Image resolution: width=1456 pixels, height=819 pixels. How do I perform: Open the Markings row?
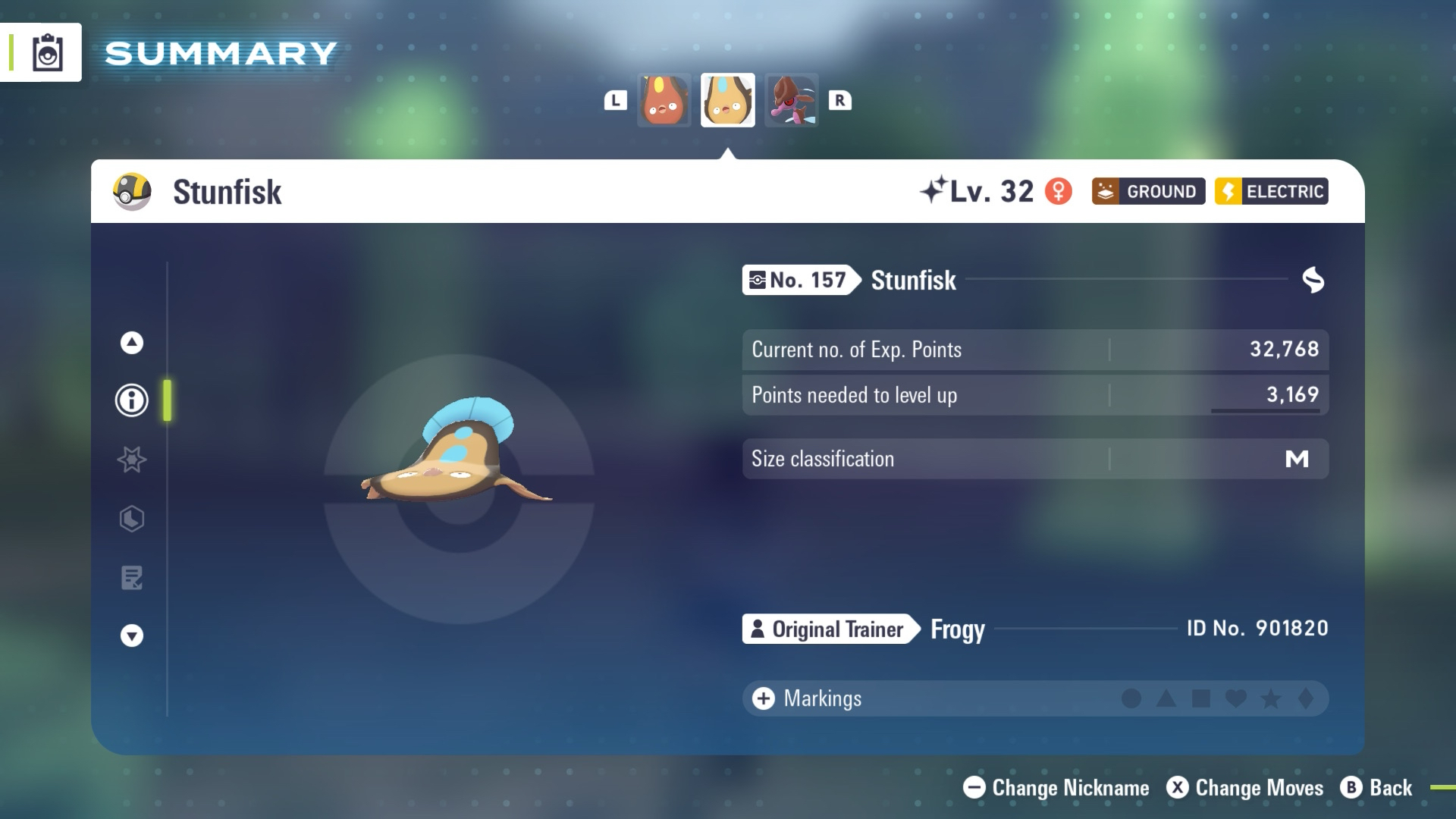point(823,698)
